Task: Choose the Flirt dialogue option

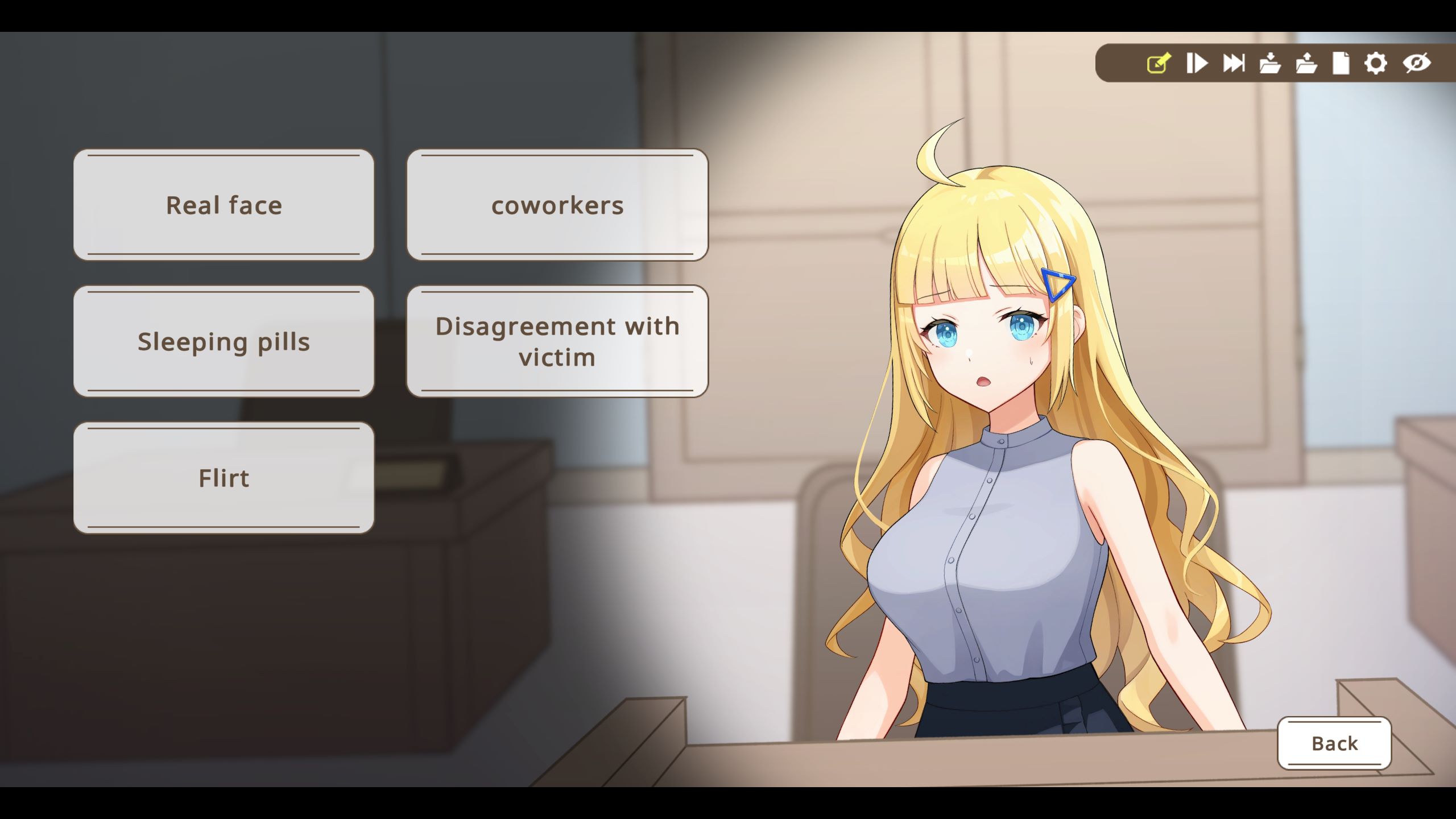Action: coord(224,478)
